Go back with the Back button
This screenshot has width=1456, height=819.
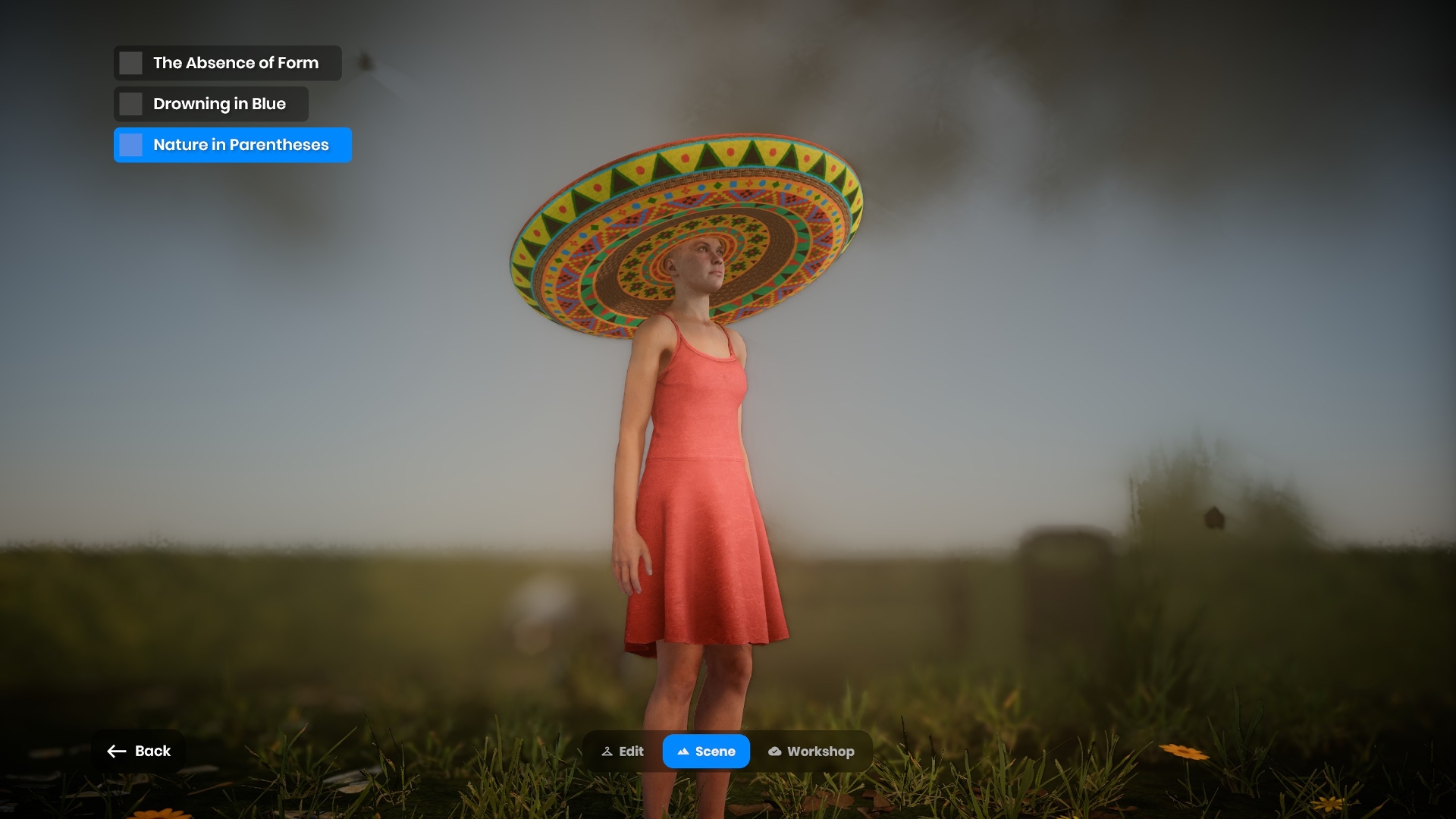[x=139, y=751]
